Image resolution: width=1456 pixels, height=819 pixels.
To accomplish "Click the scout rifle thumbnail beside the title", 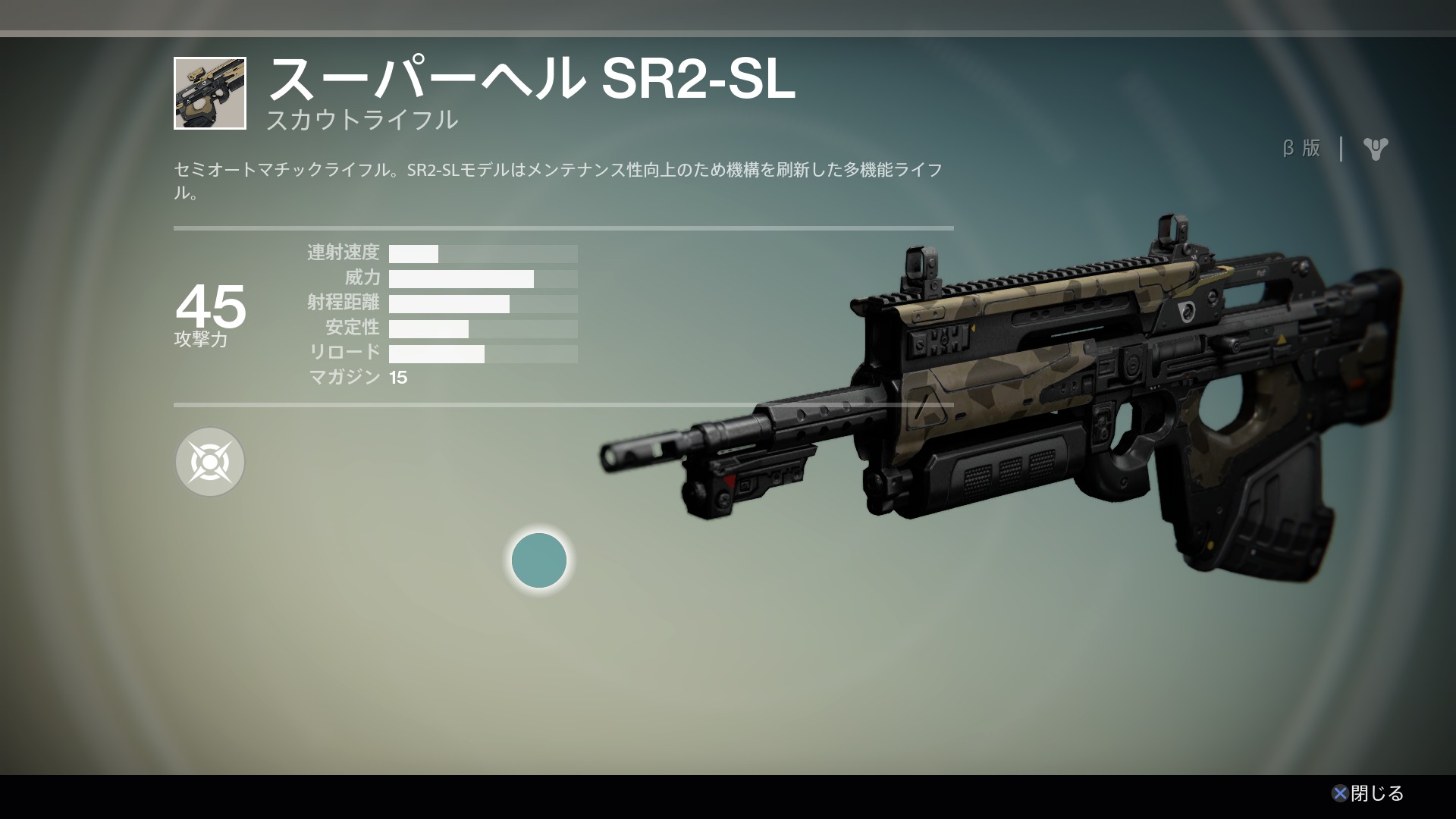I will coord(210,93).
